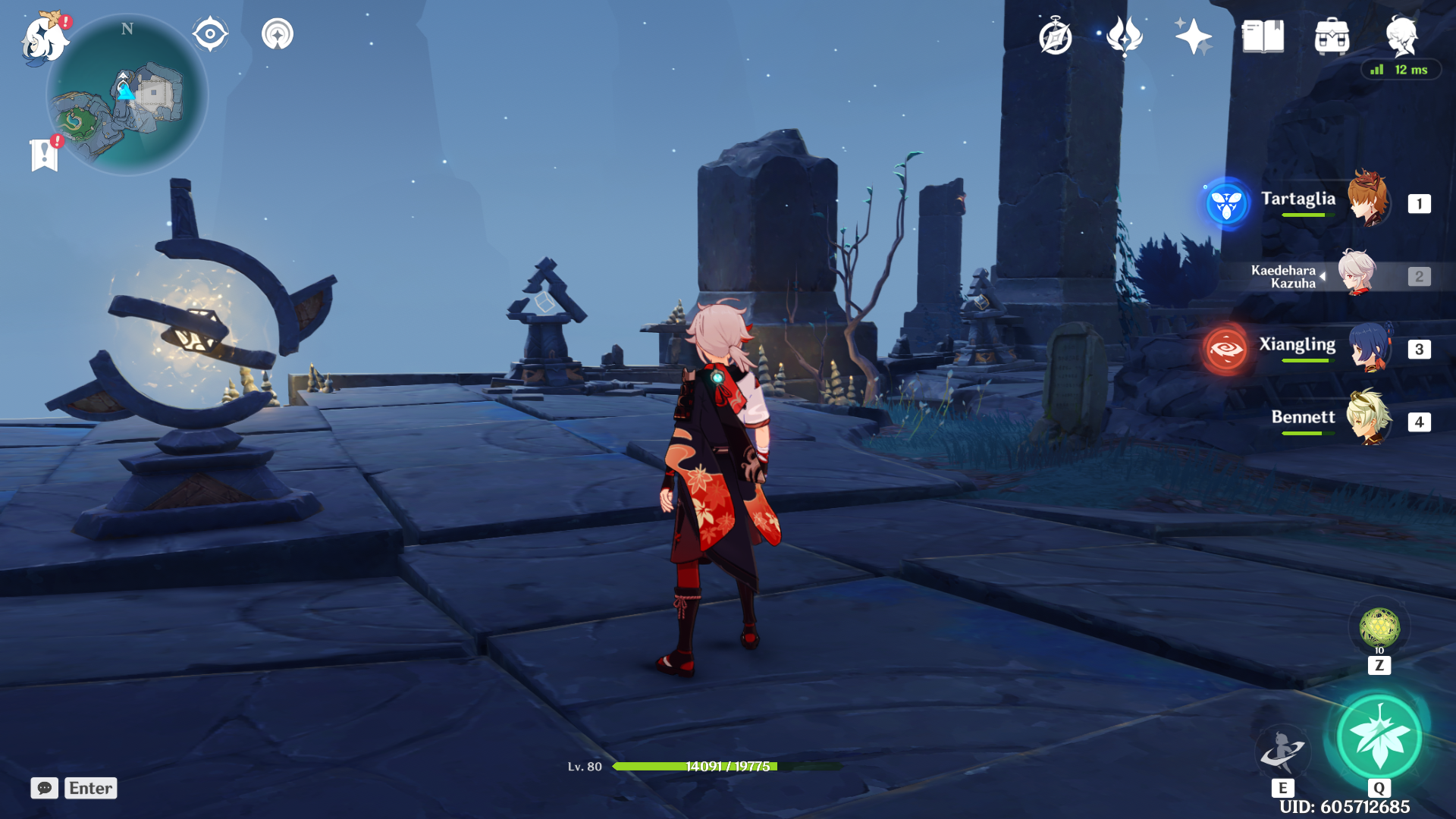This screenshot has width=1456, height=819.
Task: Open the circular minimap
Action: 127,96
